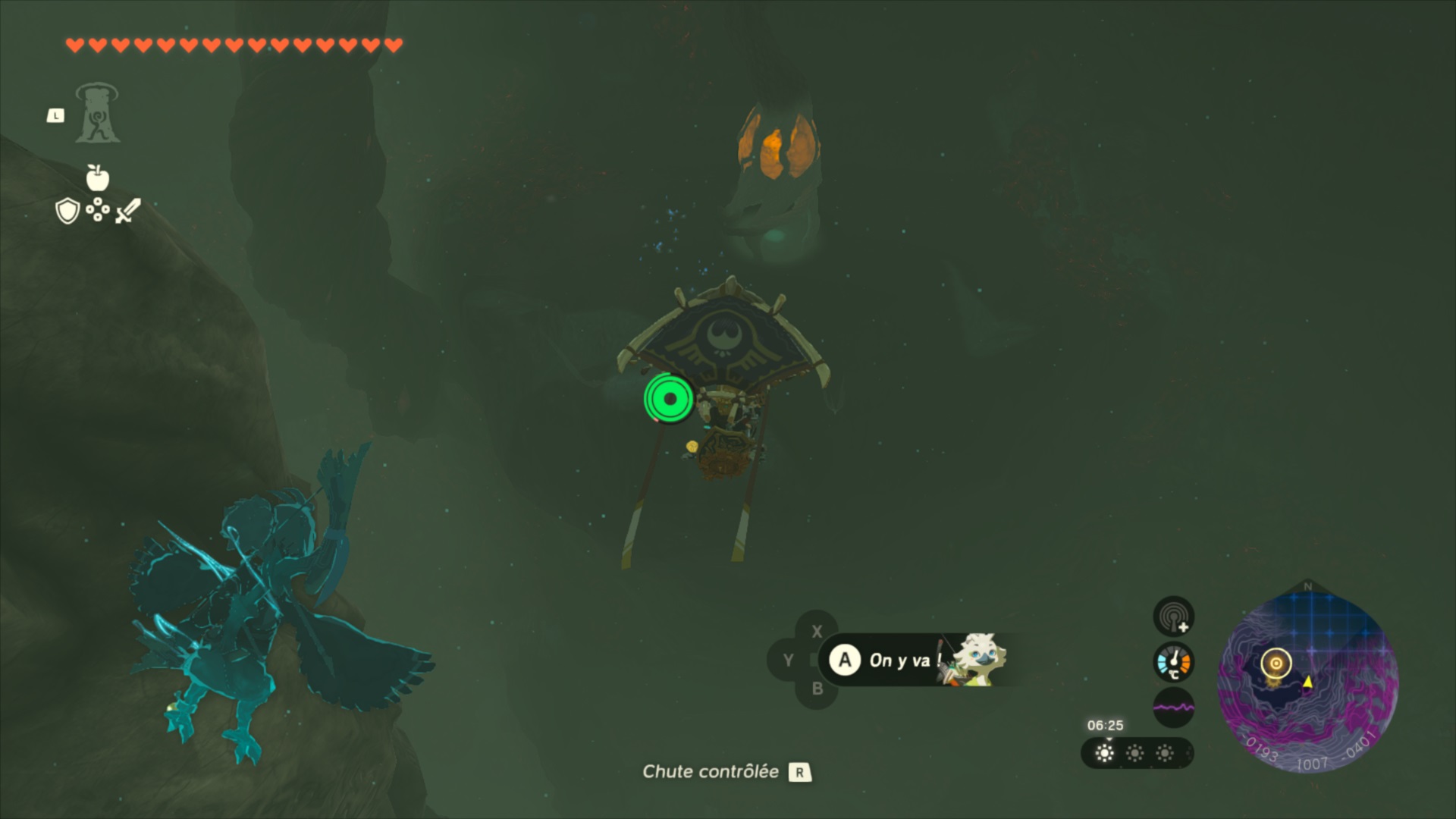Click the yellow objective marker on minimap
This screenshot has height=819, width=1456.
[x=1276, y=664]
